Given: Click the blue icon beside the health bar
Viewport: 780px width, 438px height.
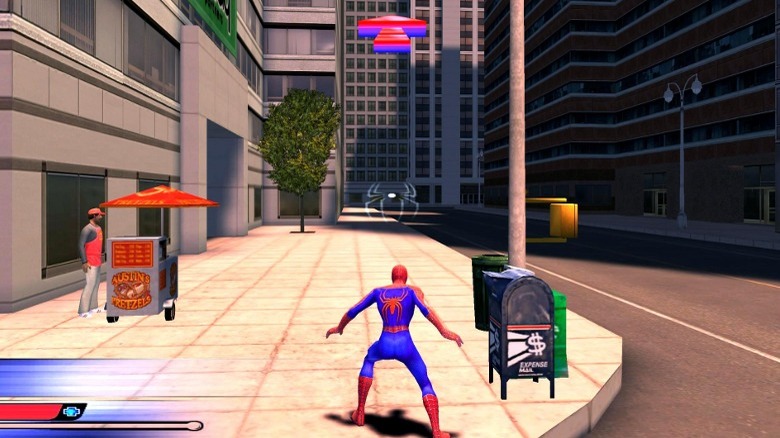Looking at the screenshot, I should click(72, 411).
